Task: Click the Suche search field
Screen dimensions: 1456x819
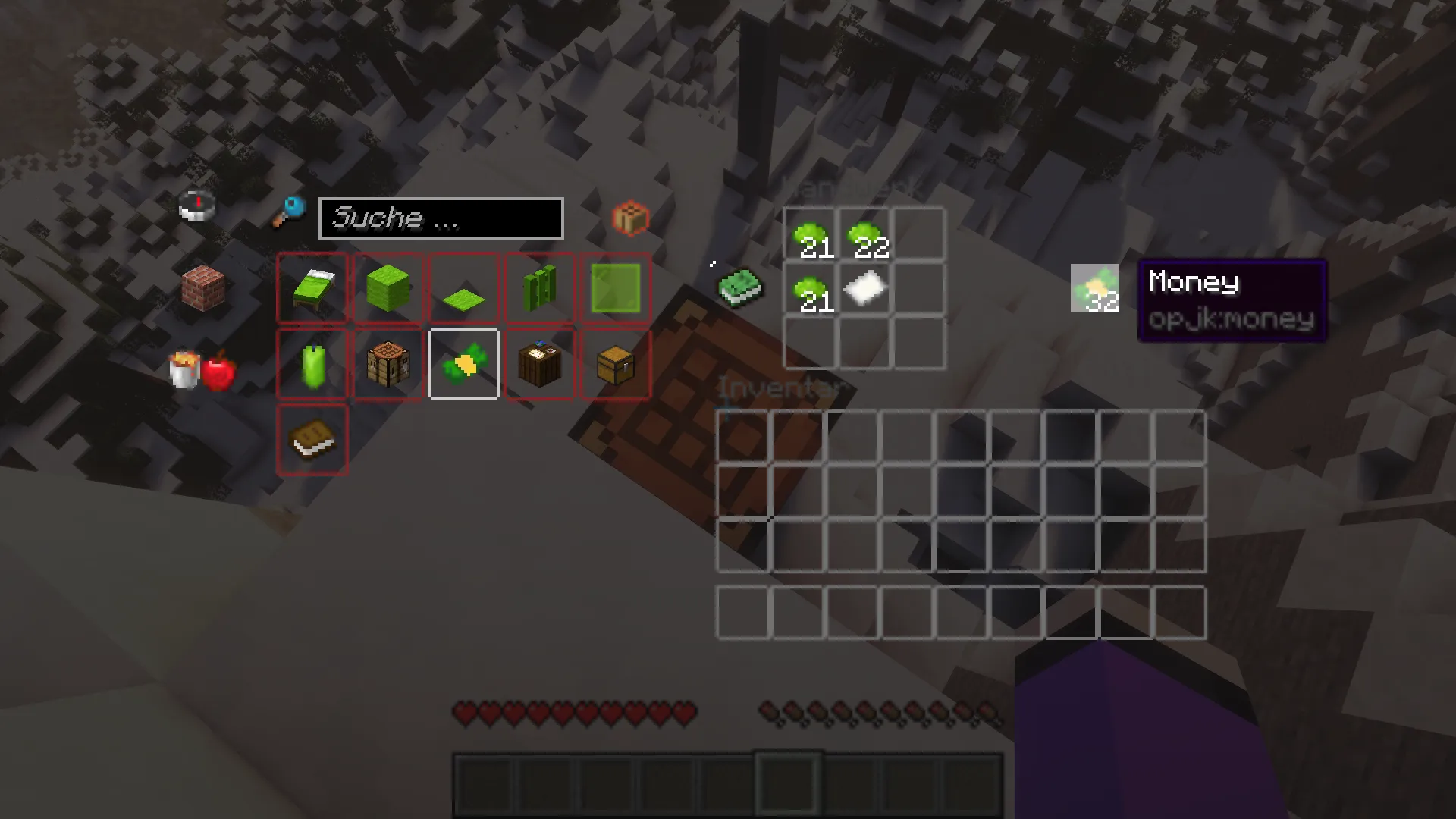Action: click(x=441, y=218)
